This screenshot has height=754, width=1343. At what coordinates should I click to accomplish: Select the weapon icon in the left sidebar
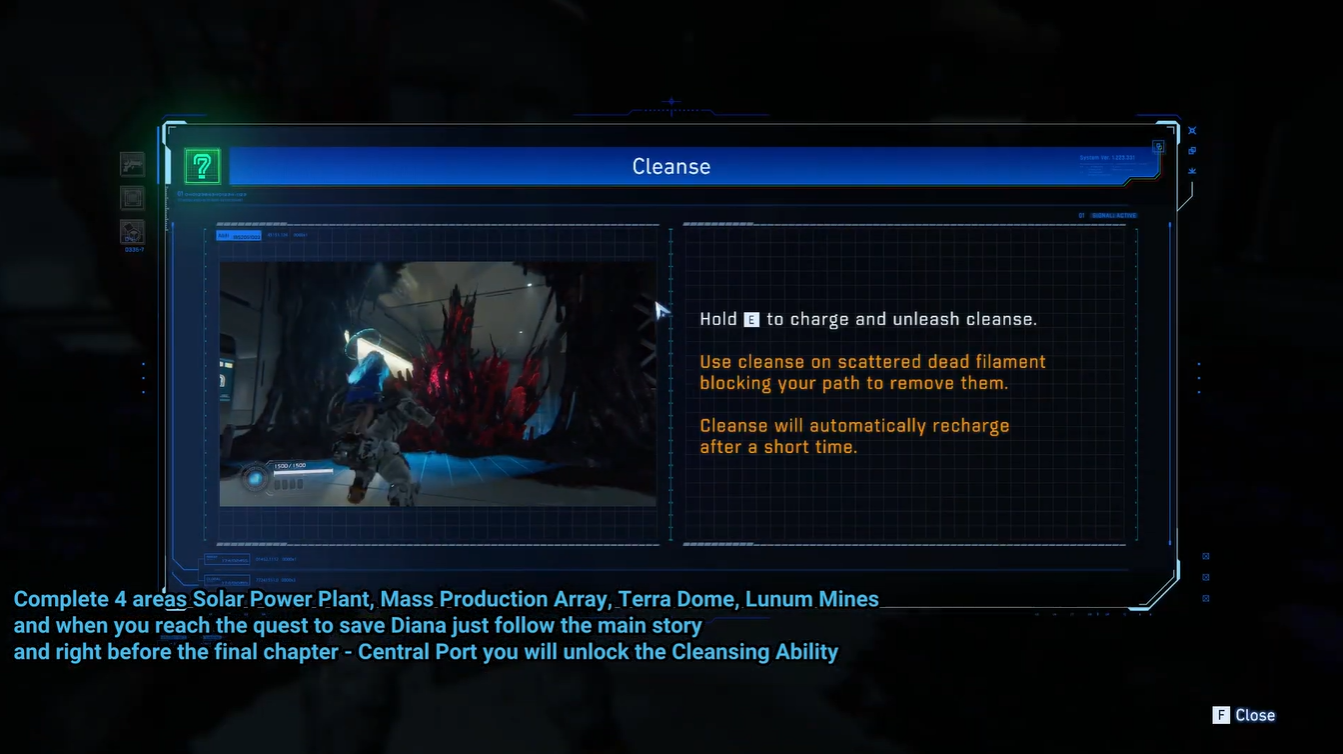[131, 164]
